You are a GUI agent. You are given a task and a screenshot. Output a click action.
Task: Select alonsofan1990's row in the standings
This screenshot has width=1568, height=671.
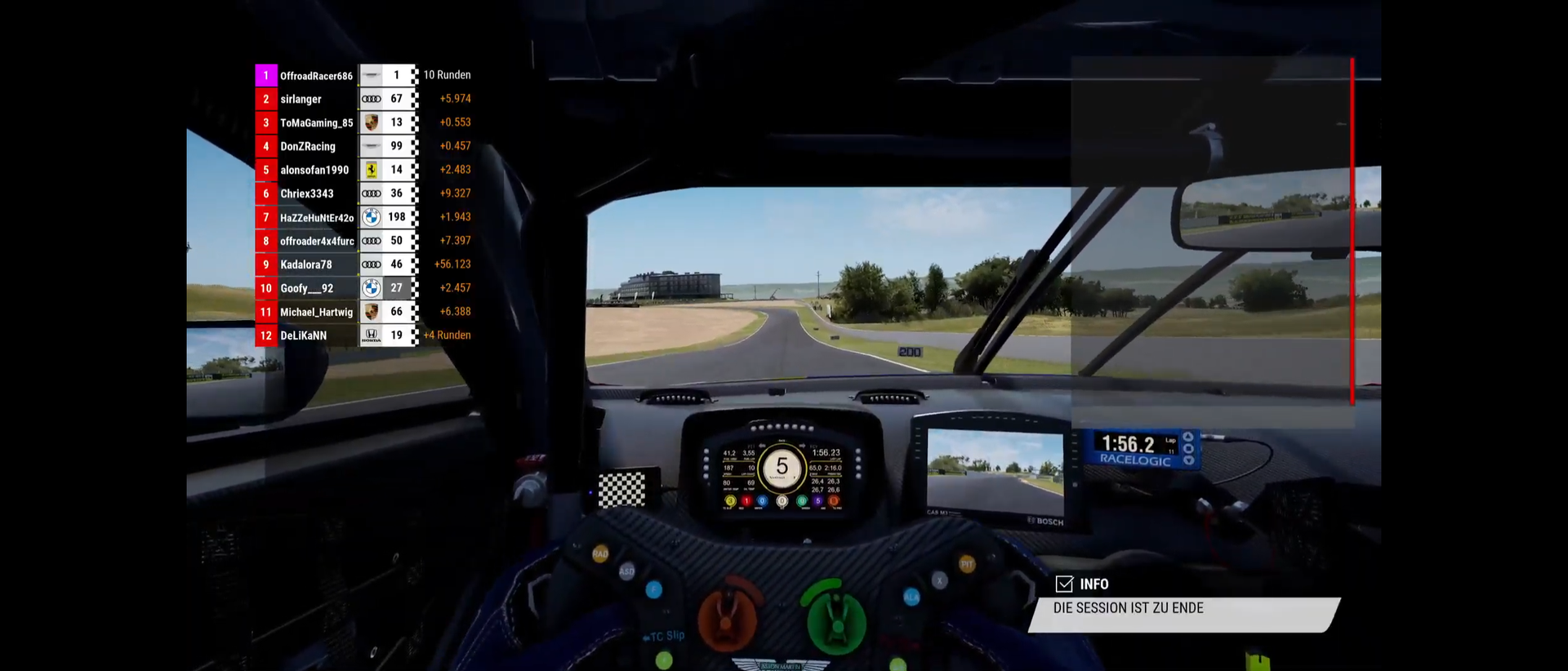314,171
